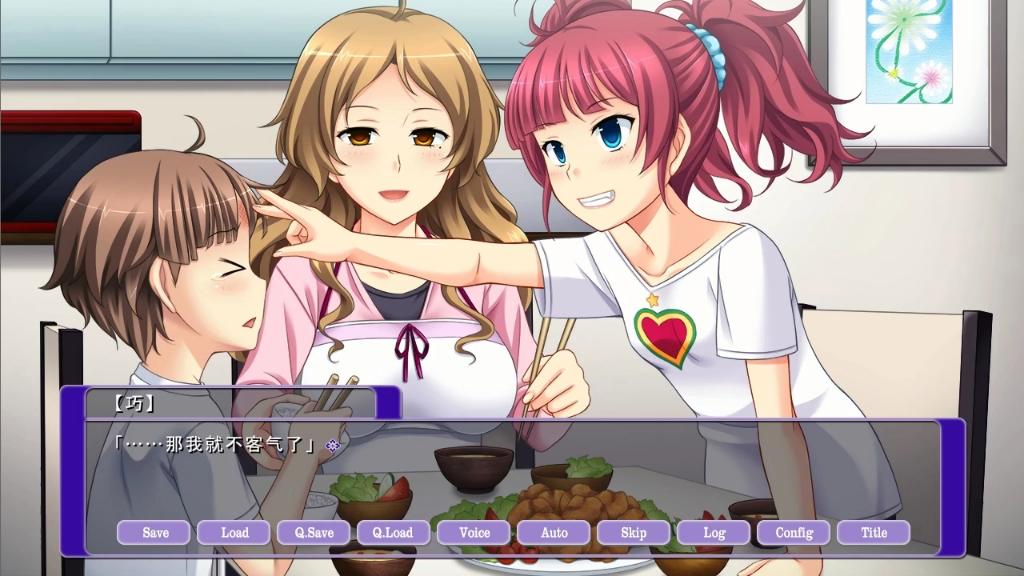Enable Auto text advance
The width and height of the screenshot is (1024, 576).
click(554, 532)
